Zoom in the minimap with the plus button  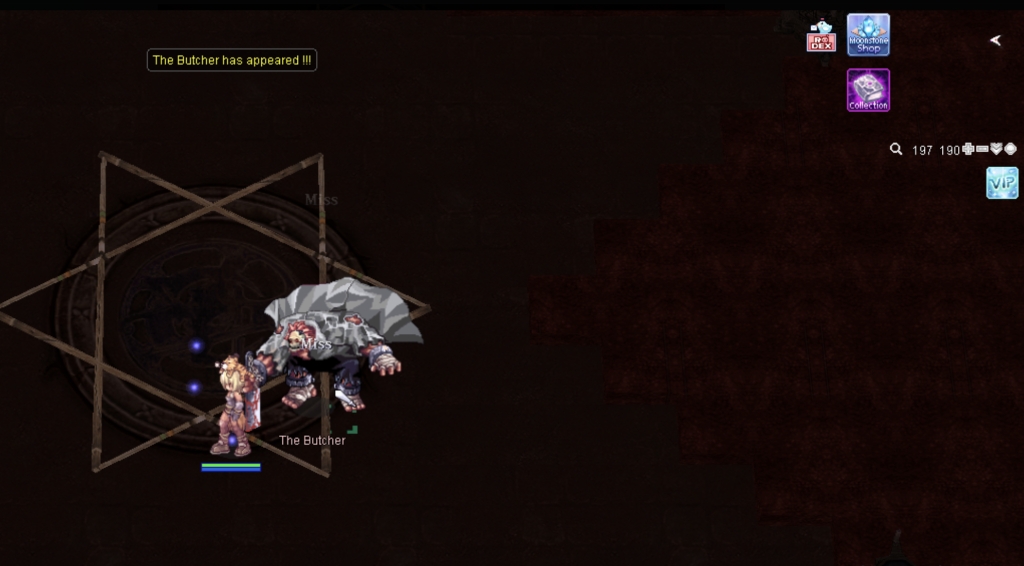(x=968, y=149)
